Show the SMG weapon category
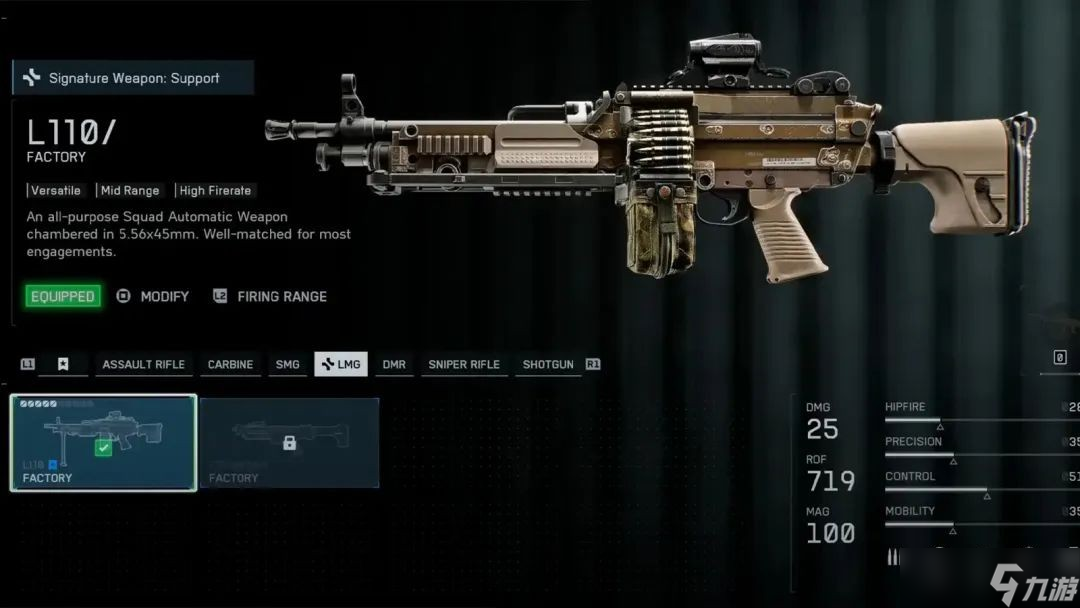1080x608 pixels. pos(287,364)
